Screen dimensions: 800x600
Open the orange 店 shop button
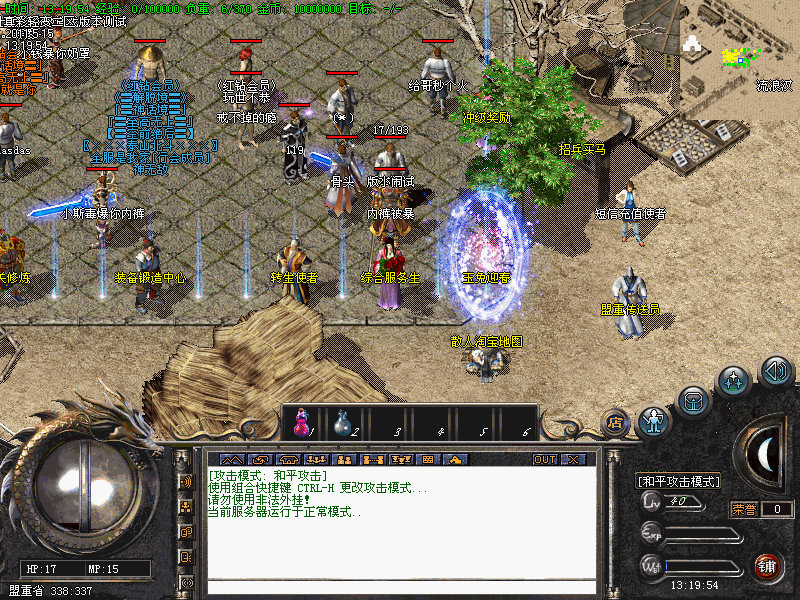615,421
